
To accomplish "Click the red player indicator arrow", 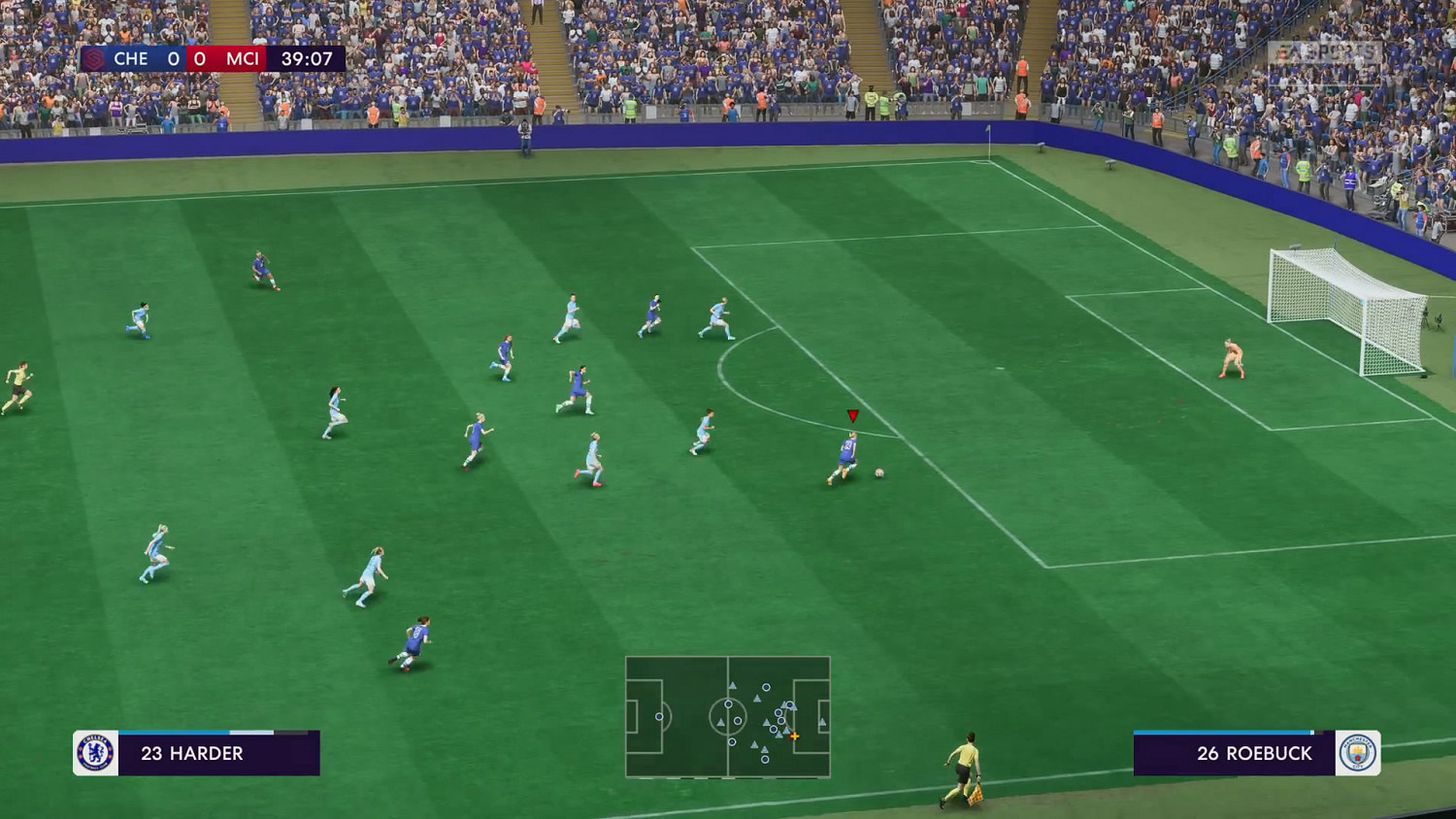I will 852,414.
